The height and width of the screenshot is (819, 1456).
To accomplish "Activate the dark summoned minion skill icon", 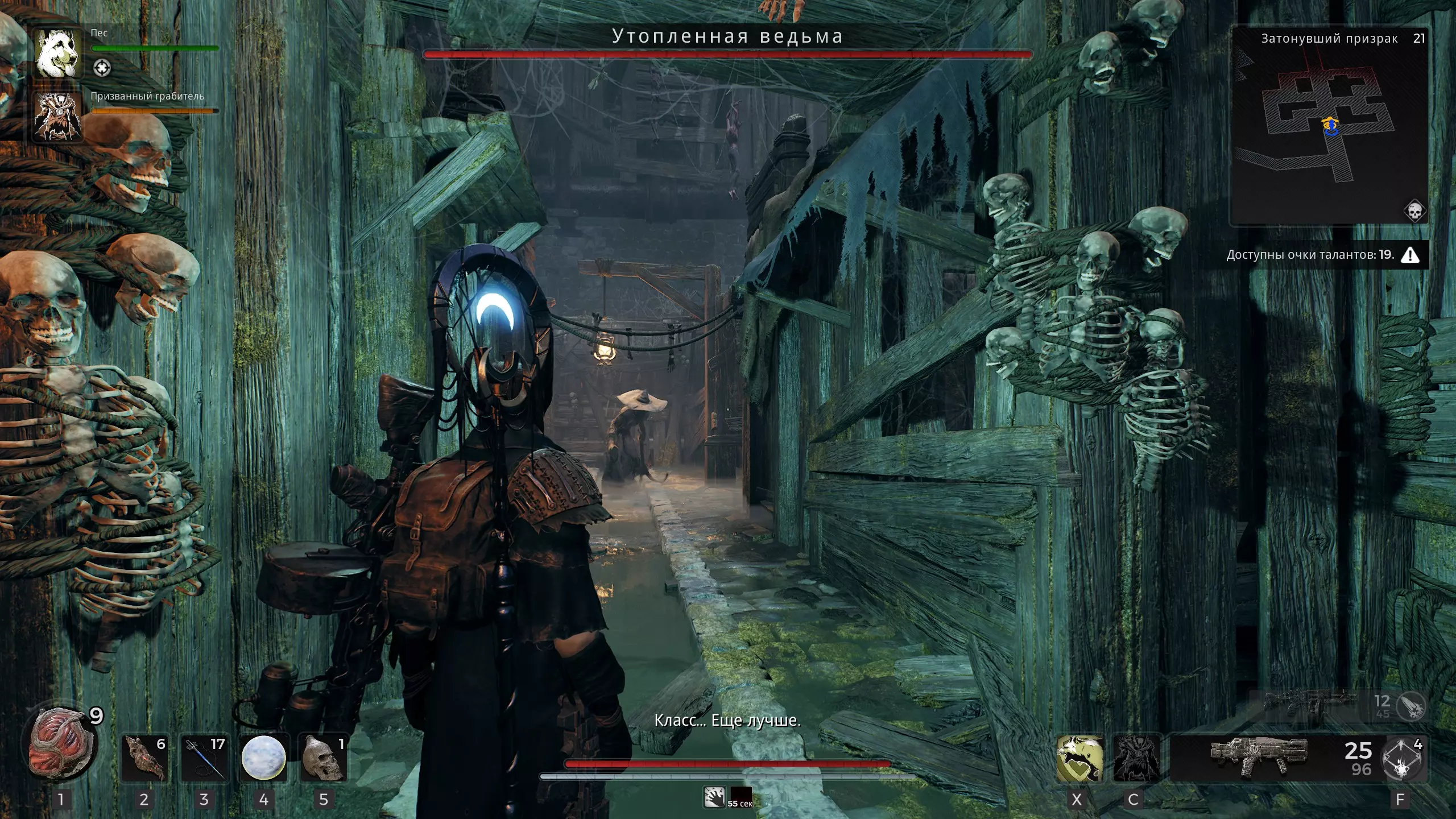I will tap(1135, 758).
